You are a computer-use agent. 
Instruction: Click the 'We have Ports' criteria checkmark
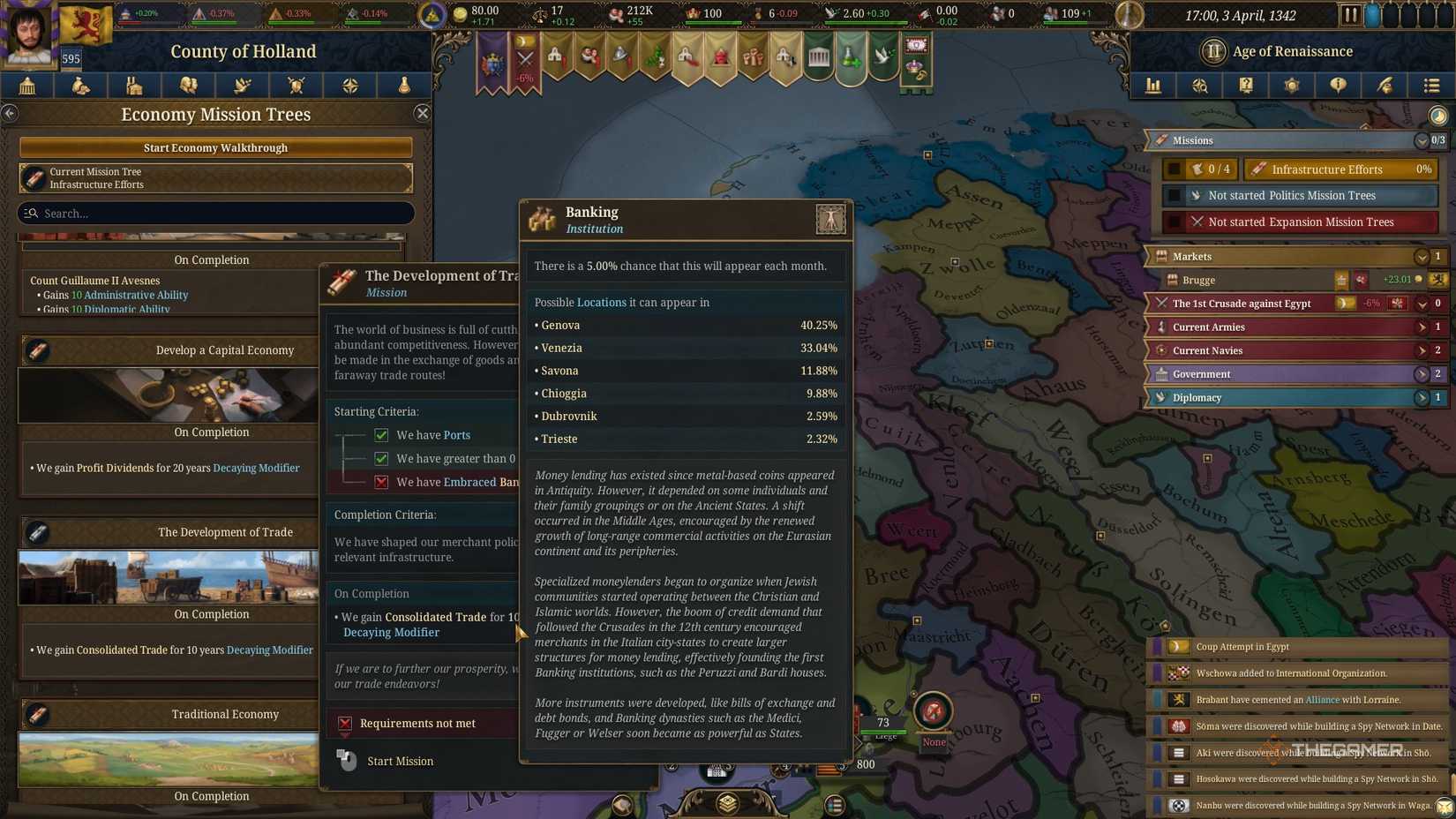(380, 434)
